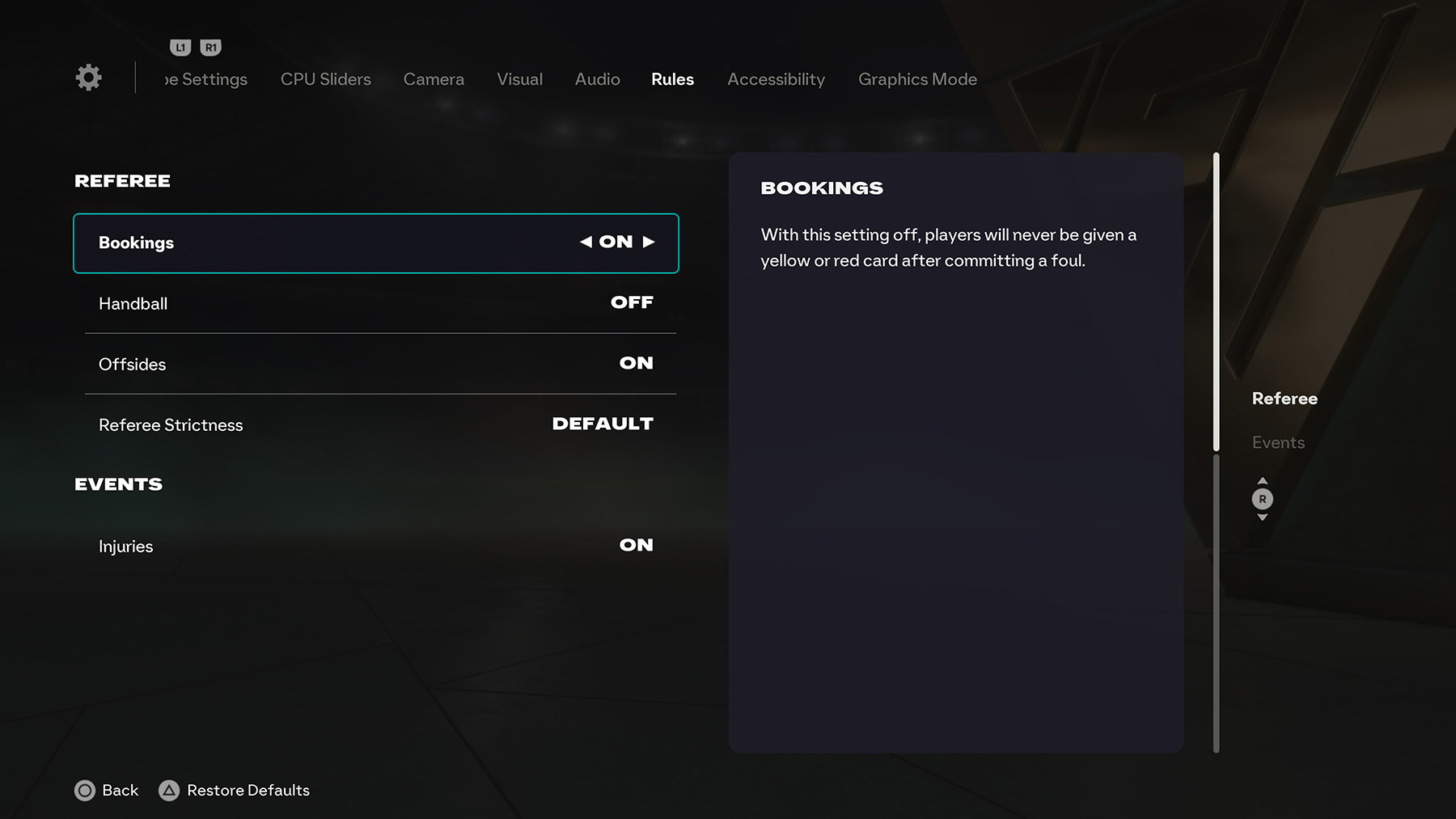Click Back at the bottom left
1456x819 pixels.
(120, 790)
